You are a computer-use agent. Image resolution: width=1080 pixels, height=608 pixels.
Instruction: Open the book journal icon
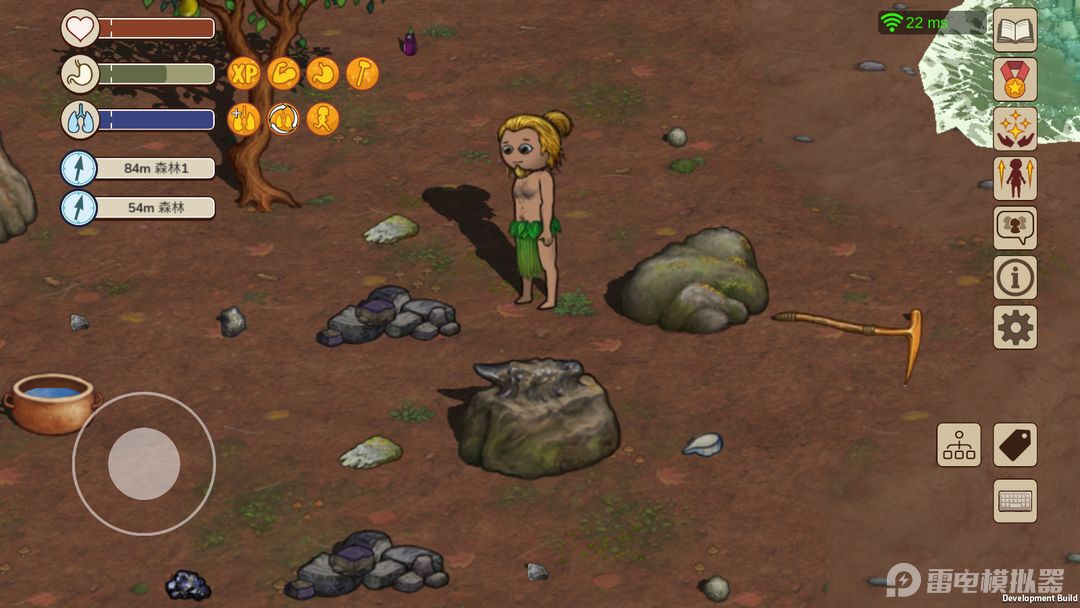[1015, 30]
